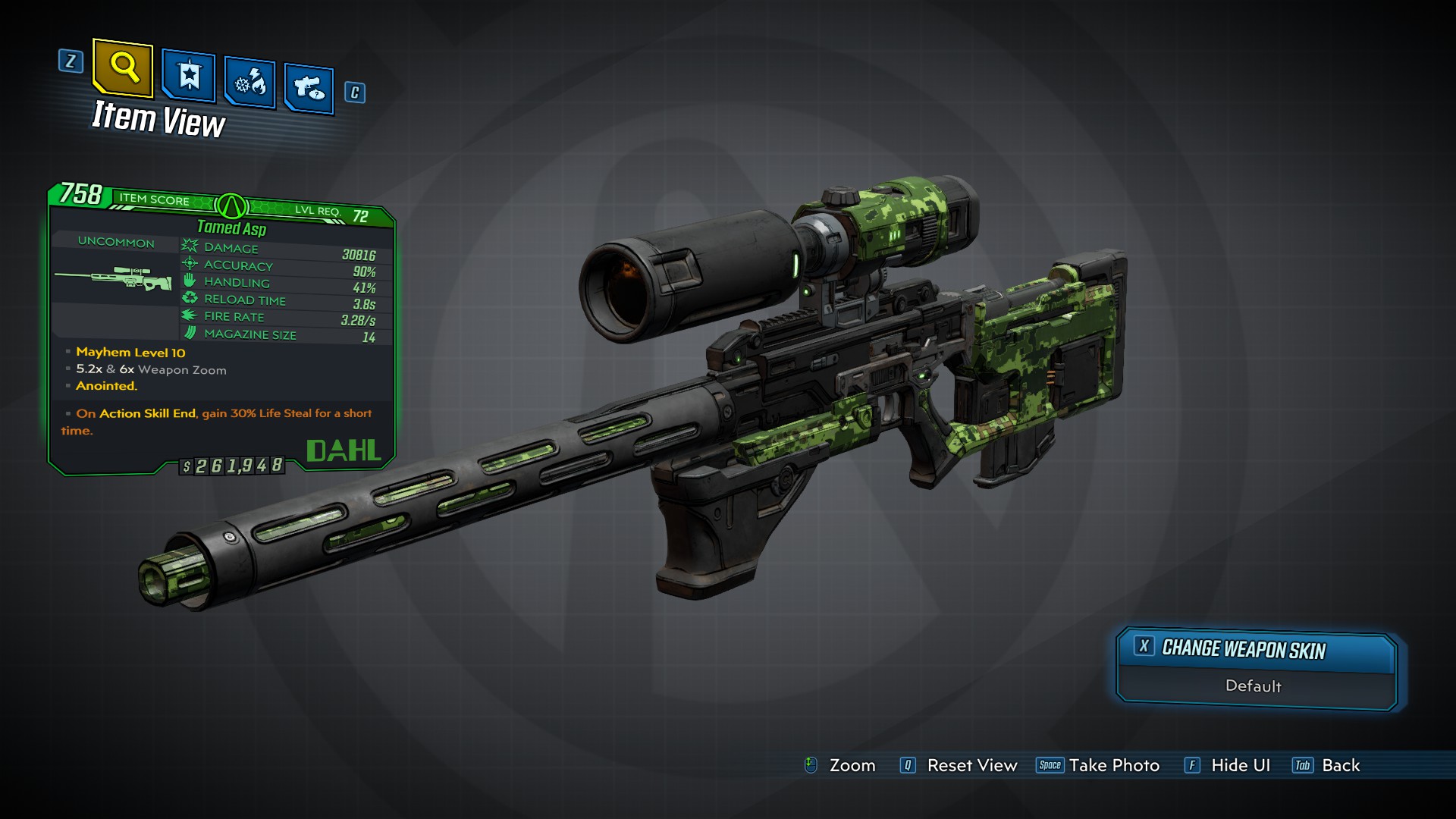The width and height of the screenshot is (1456, 819).
Task: Select the magnifying glass Item View tab
Action: (123, 68)
